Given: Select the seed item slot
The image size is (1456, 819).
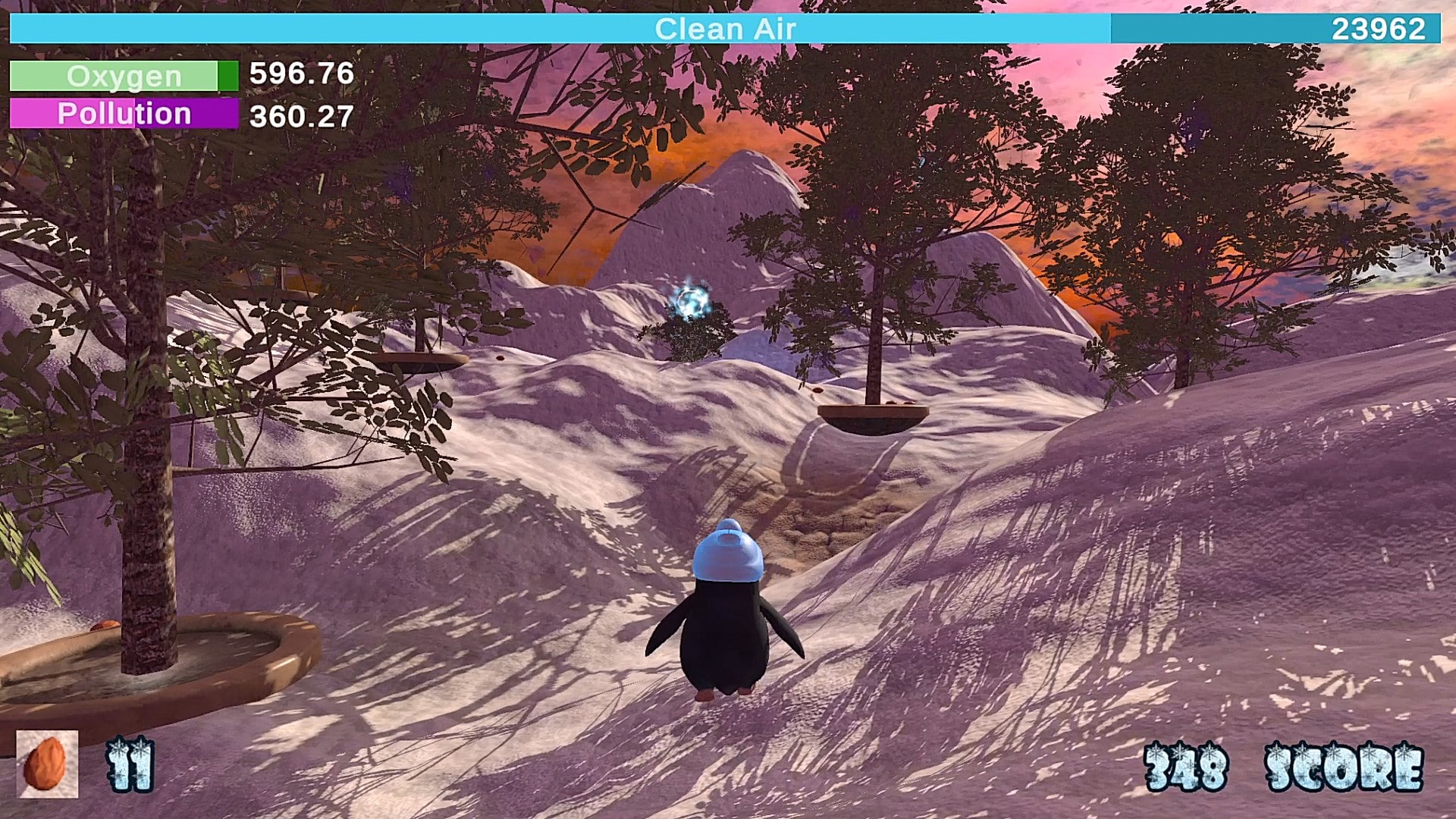Looking at the screenshot, I should [47, 764].
